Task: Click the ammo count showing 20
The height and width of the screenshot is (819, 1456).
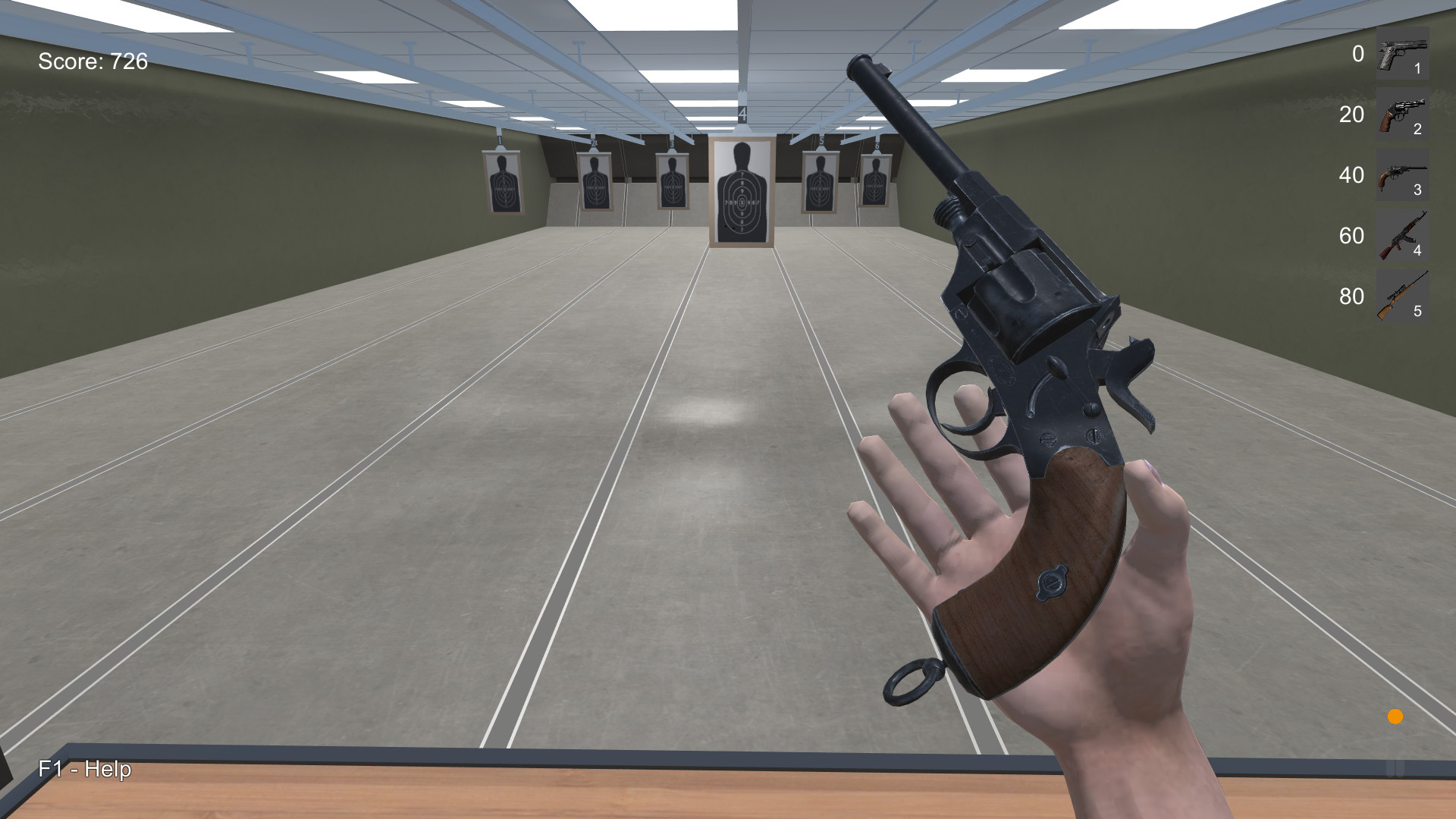Action: click(x=1351, y=116)
